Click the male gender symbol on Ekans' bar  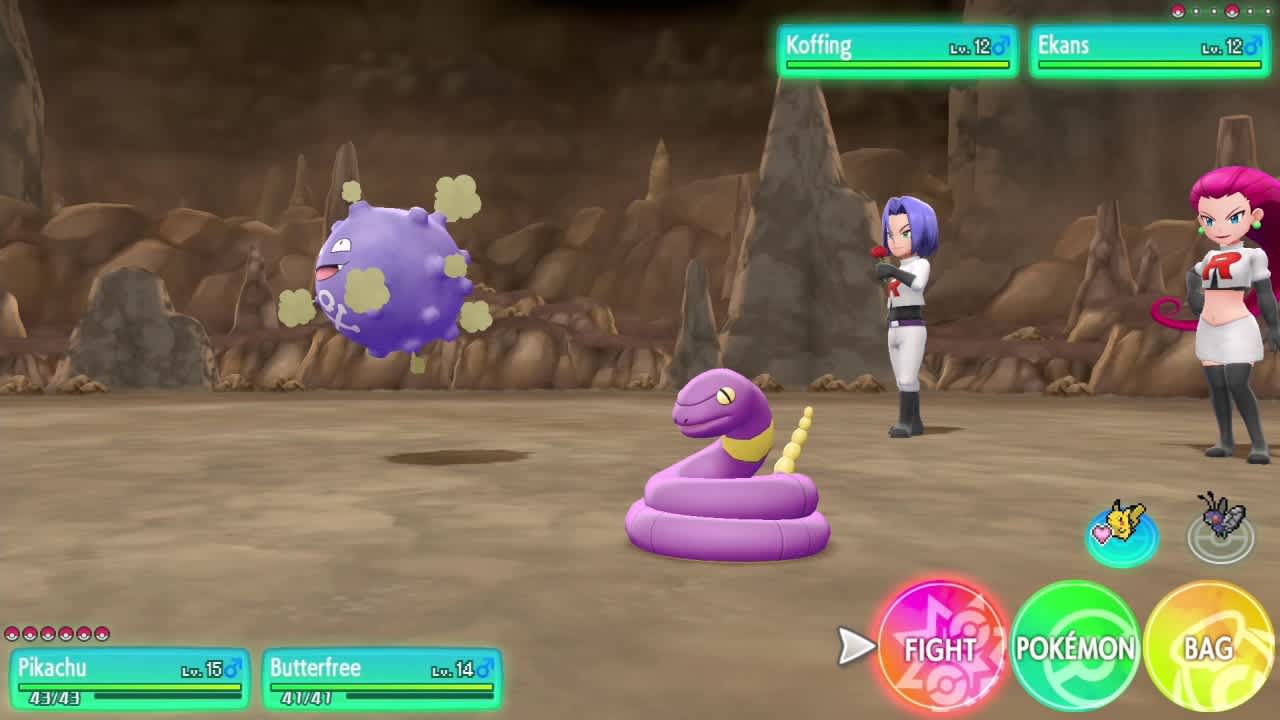(1254, 45)
